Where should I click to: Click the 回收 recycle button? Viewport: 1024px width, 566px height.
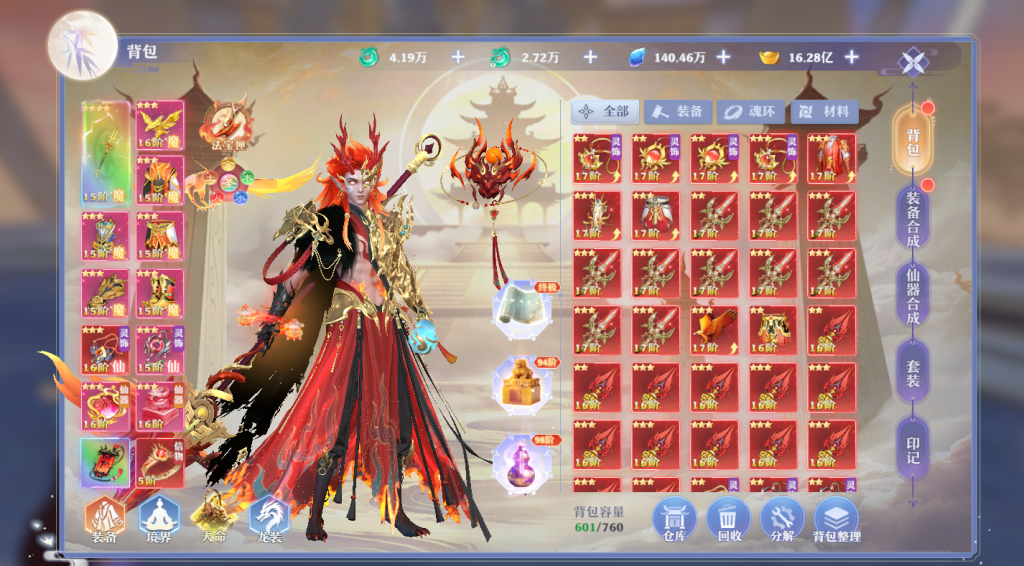click(728, 520)
